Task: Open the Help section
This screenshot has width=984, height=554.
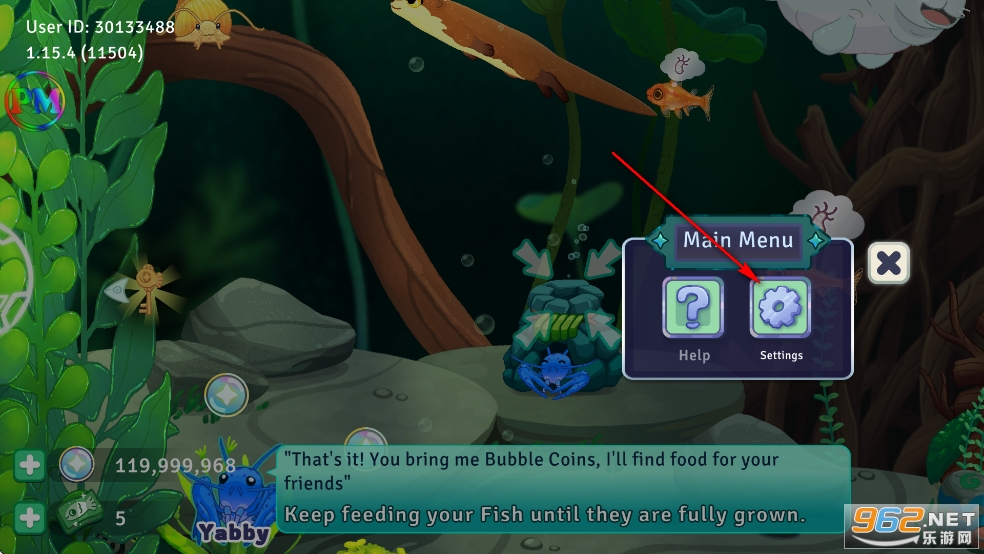Action: 693,308
